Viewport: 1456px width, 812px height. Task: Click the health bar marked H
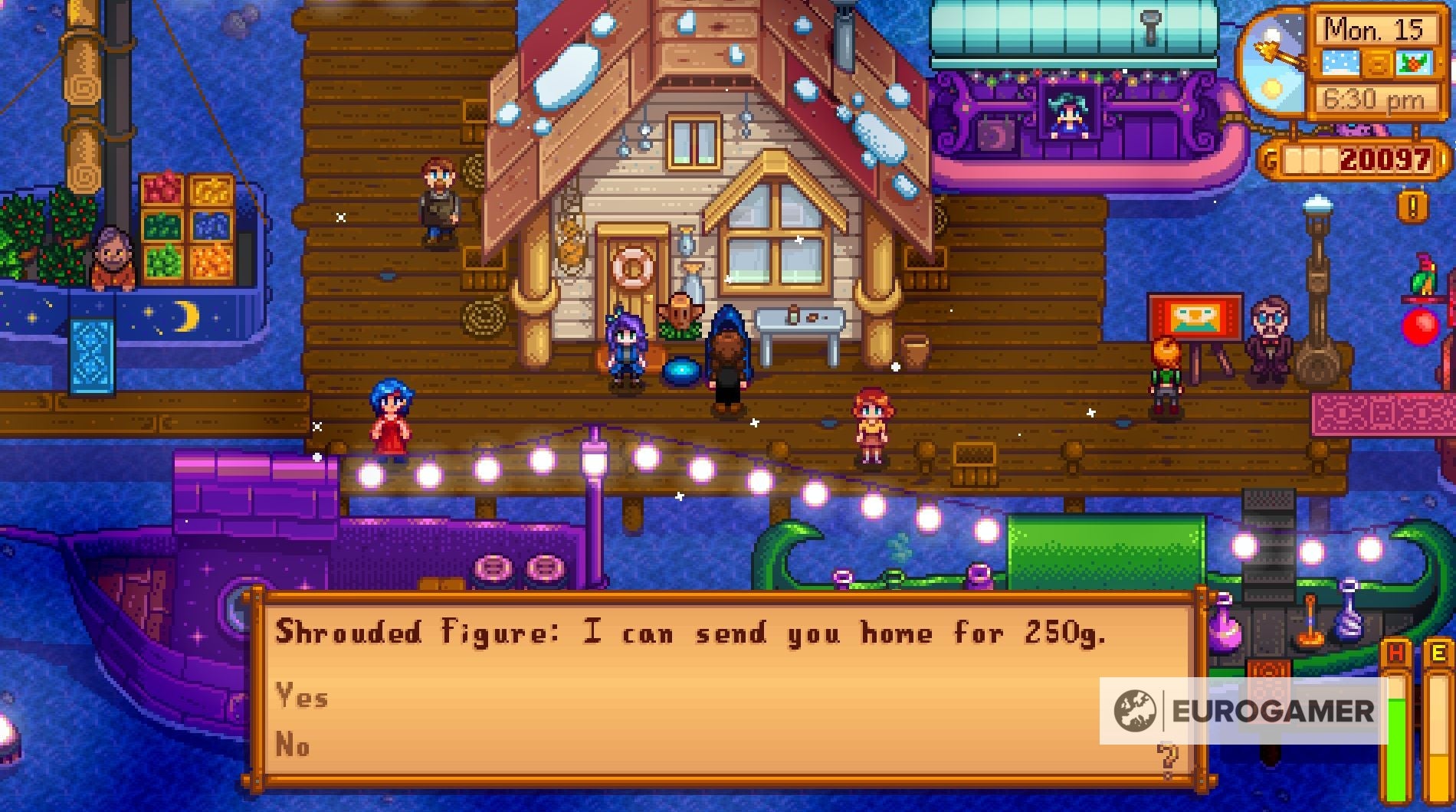coord(1396,720)
